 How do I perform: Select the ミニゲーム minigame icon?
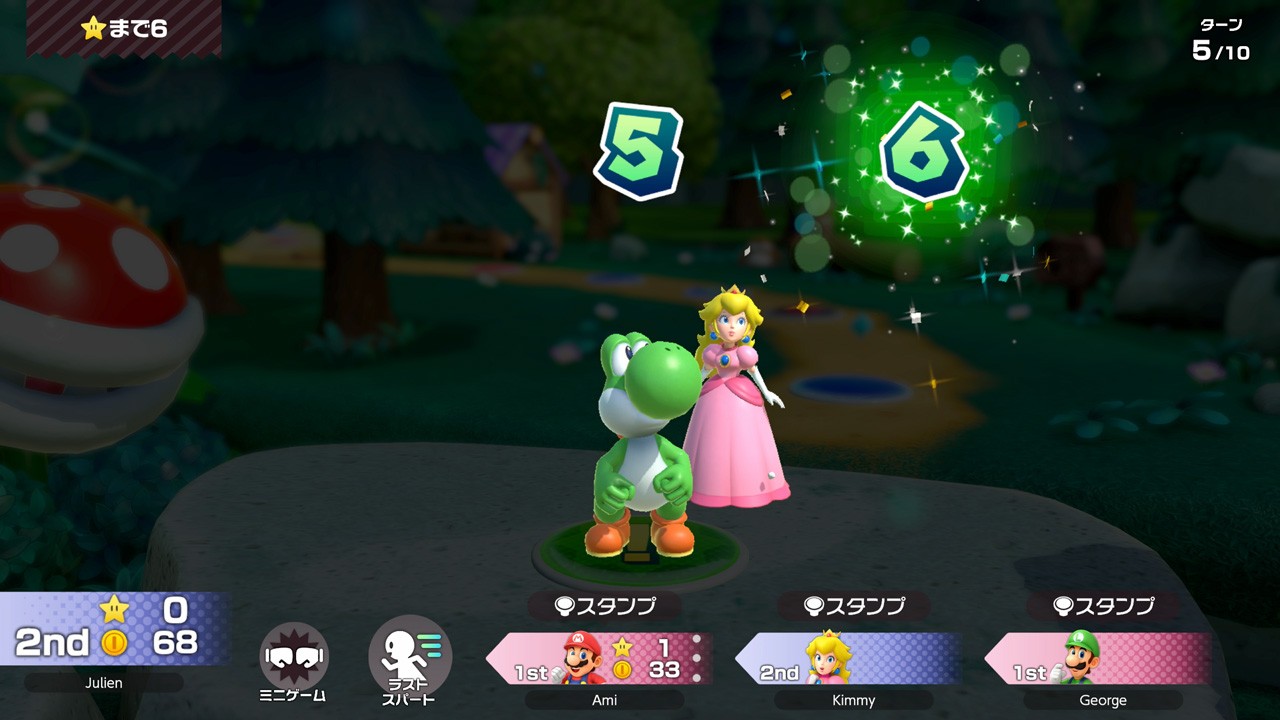pos(293,656)
